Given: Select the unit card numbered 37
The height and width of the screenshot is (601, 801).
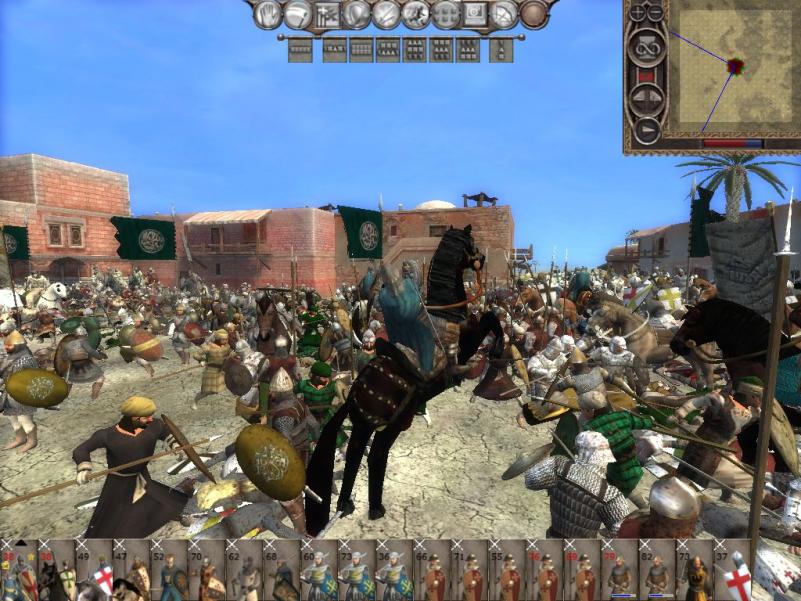Looking at the screenshot, I should 729,572.
